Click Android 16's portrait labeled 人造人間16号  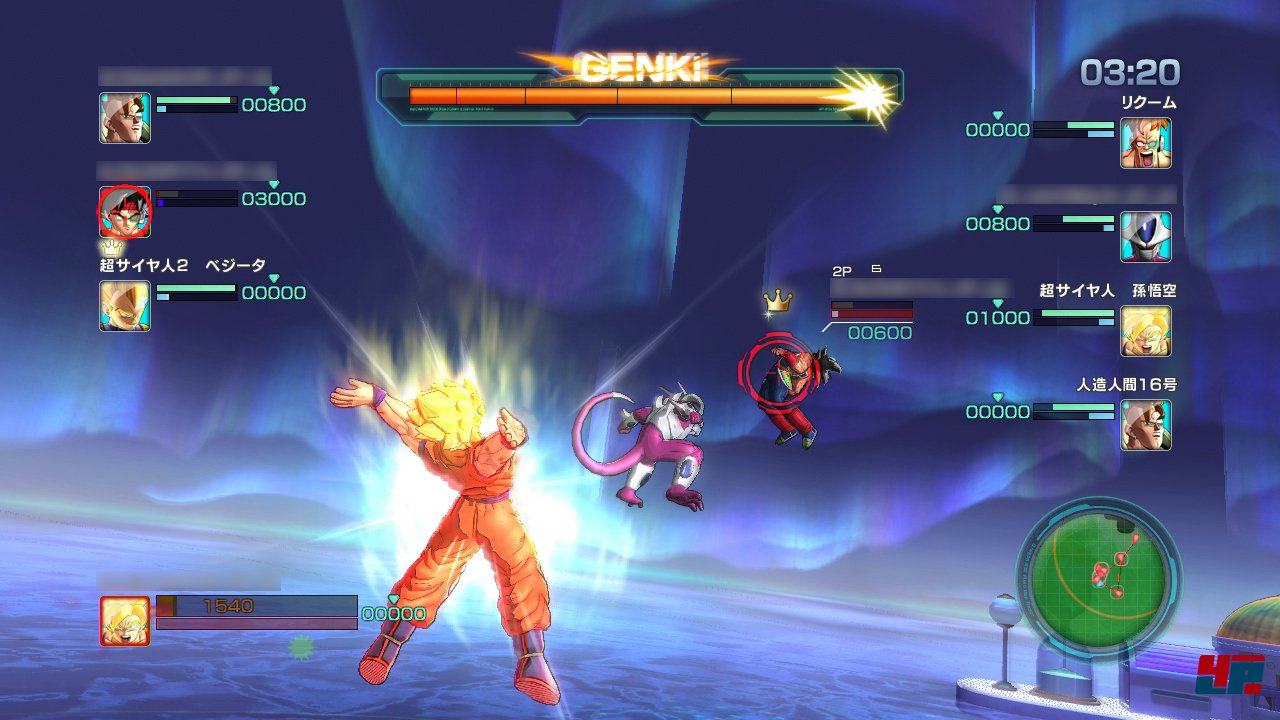tap(1145, 425)
